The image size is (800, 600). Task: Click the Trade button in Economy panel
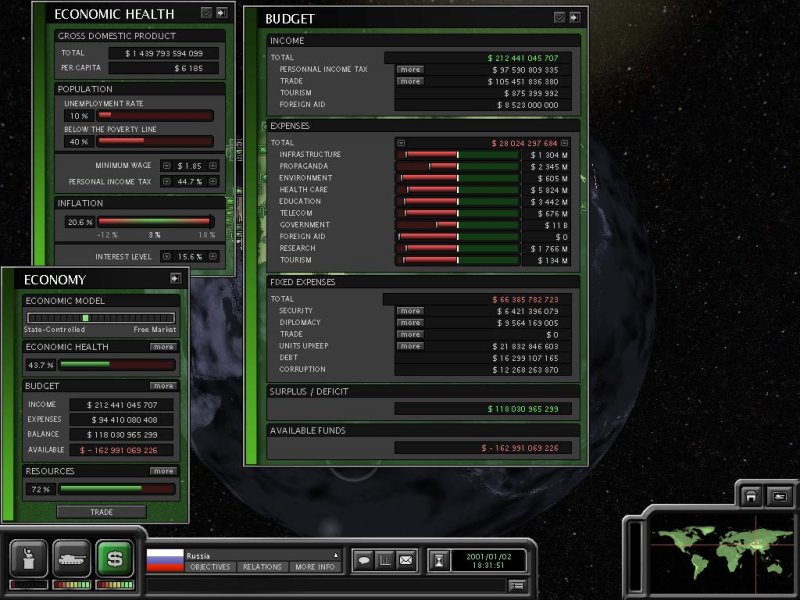pyautogui.click(x=101, y=512)
